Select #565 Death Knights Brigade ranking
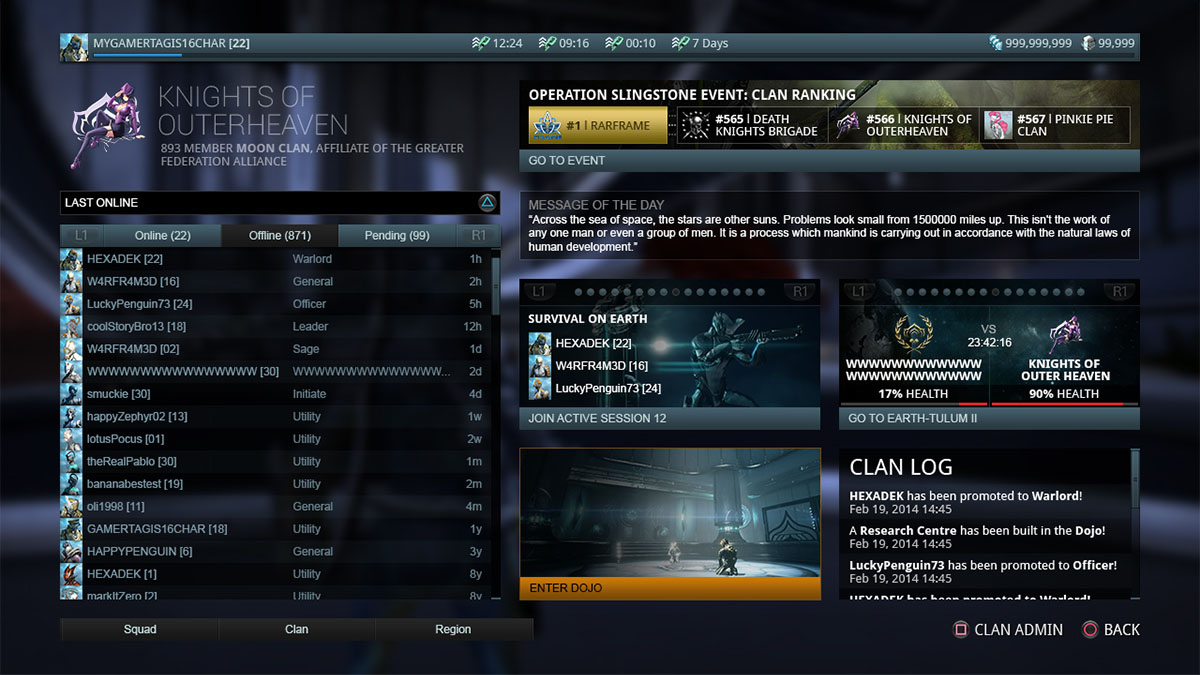 tap(752, 126)
